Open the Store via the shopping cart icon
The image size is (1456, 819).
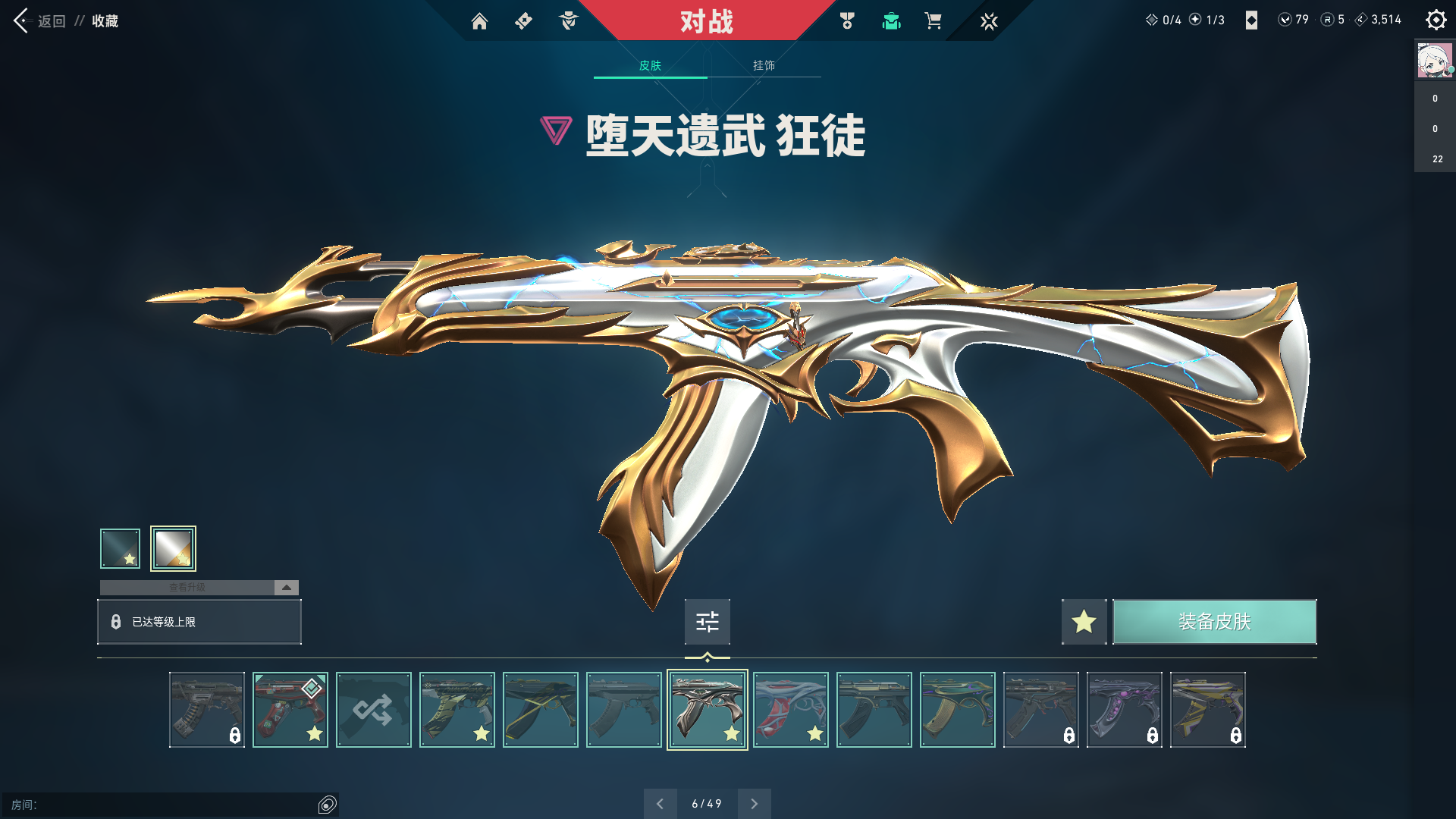pyautogui.click(x=934, y=21)
